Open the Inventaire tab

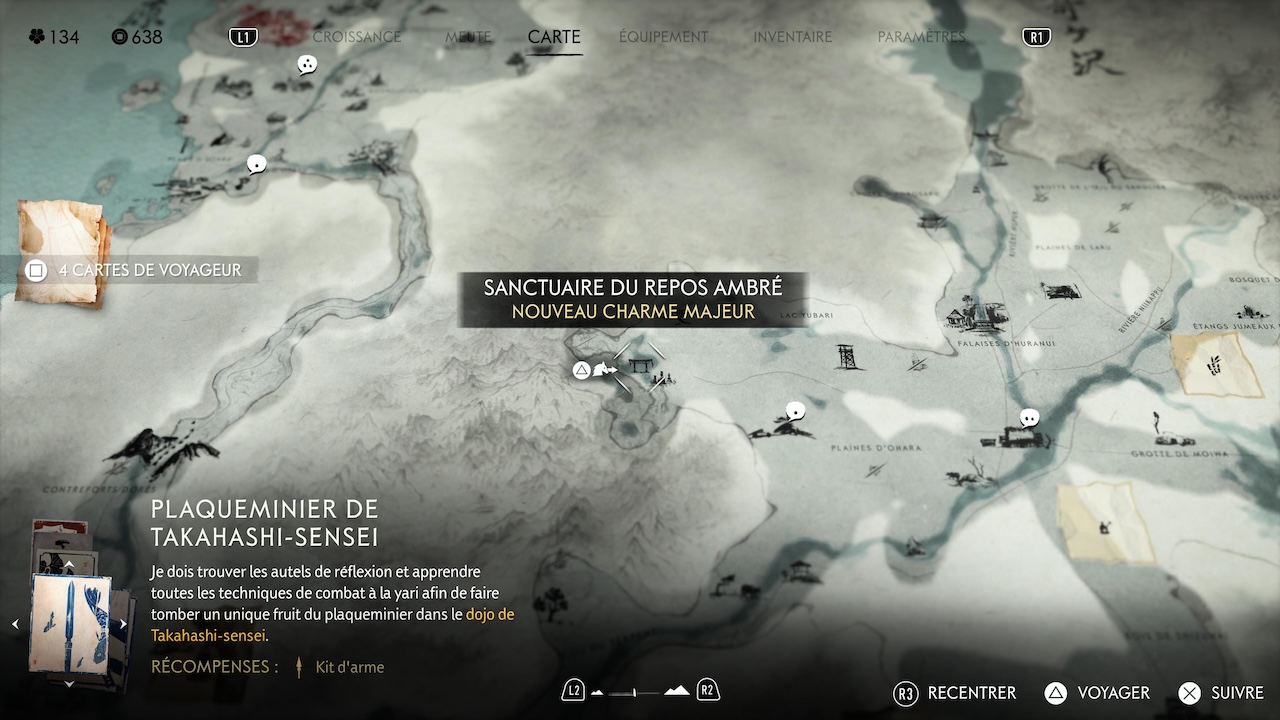pos(792,37)
